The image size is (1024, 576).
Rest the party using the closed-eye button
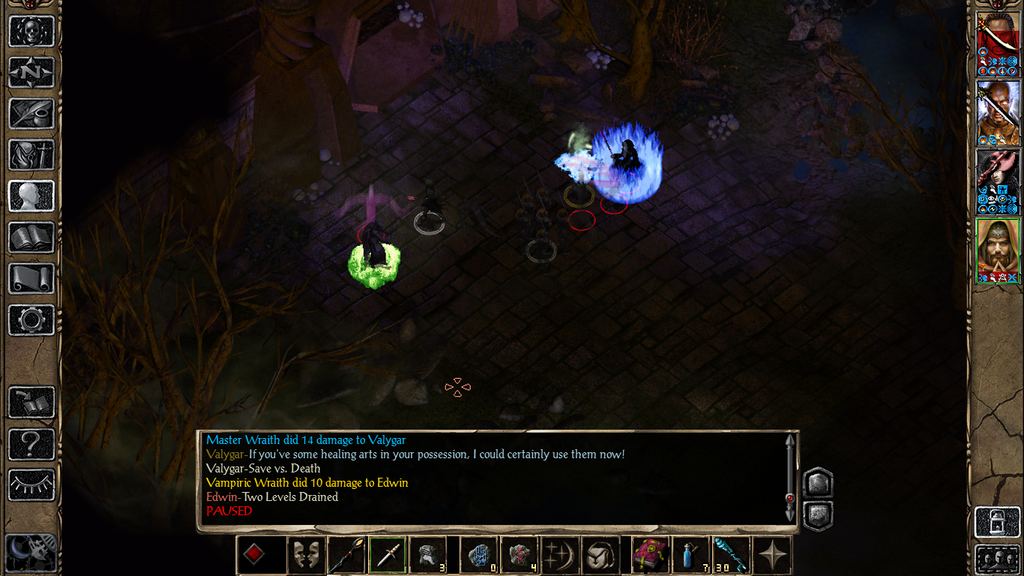point(31,484)
